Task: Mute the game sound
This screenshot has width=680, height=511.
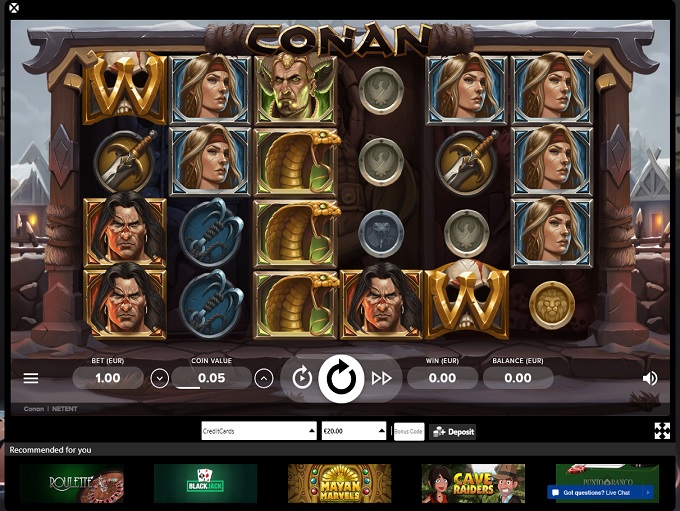Action: (650, 378)
